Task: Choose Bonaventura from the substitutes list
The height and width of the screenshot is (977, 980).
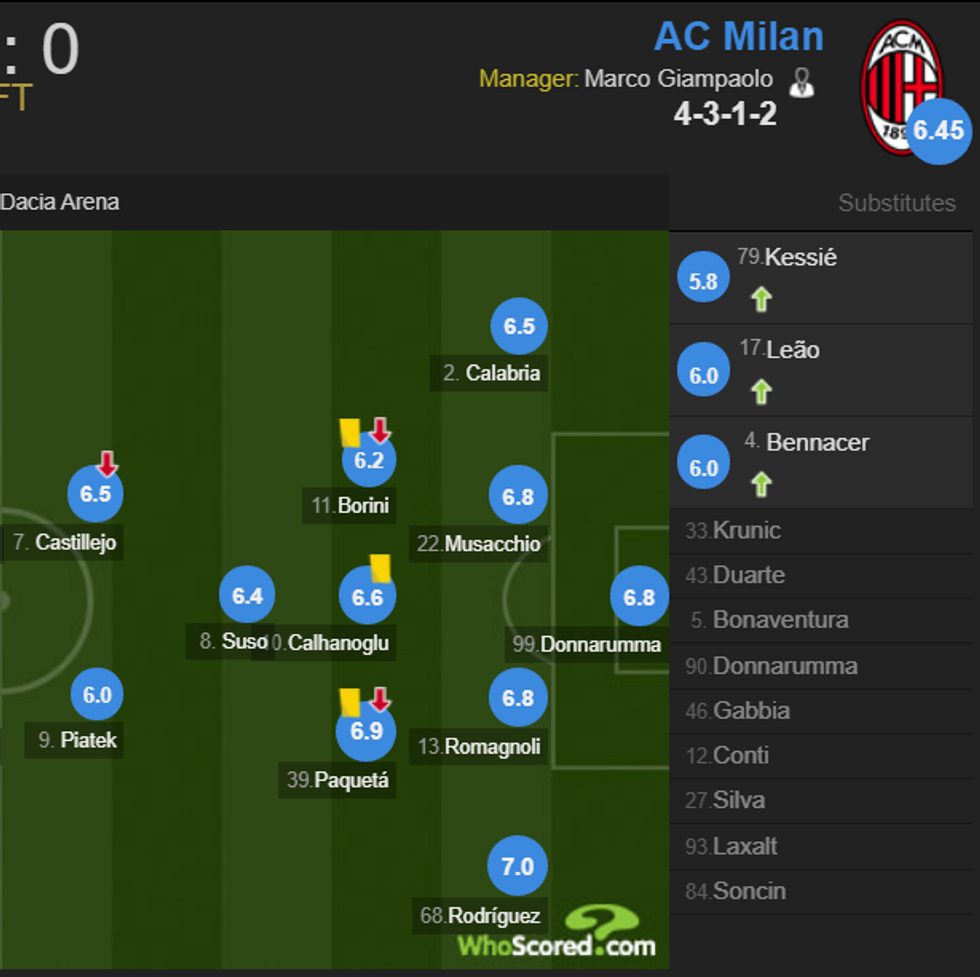Action: click(780, 620)
